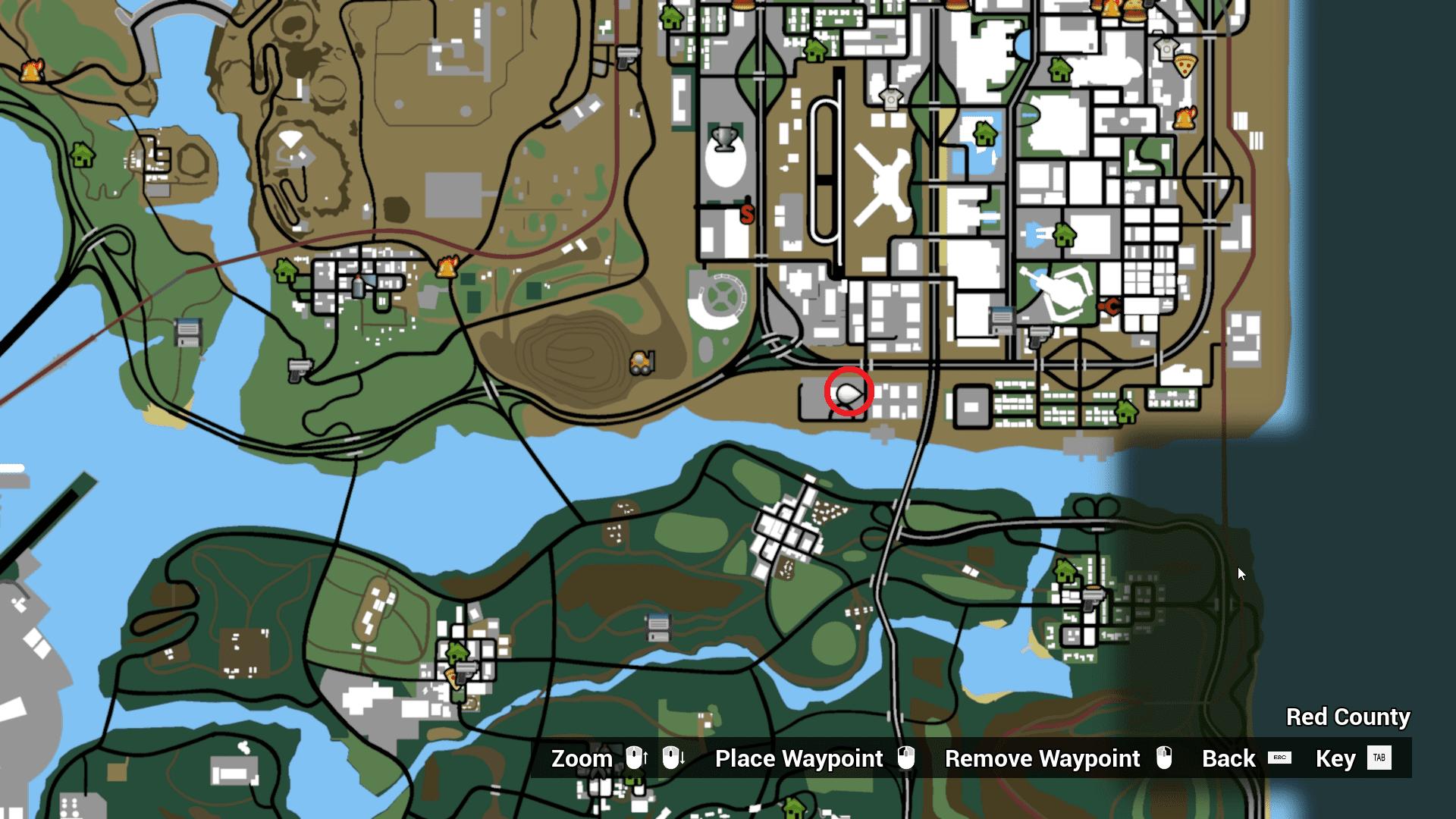
Task: Click the T-shirt clothing store icon near the runway
Action: [891, 99]
